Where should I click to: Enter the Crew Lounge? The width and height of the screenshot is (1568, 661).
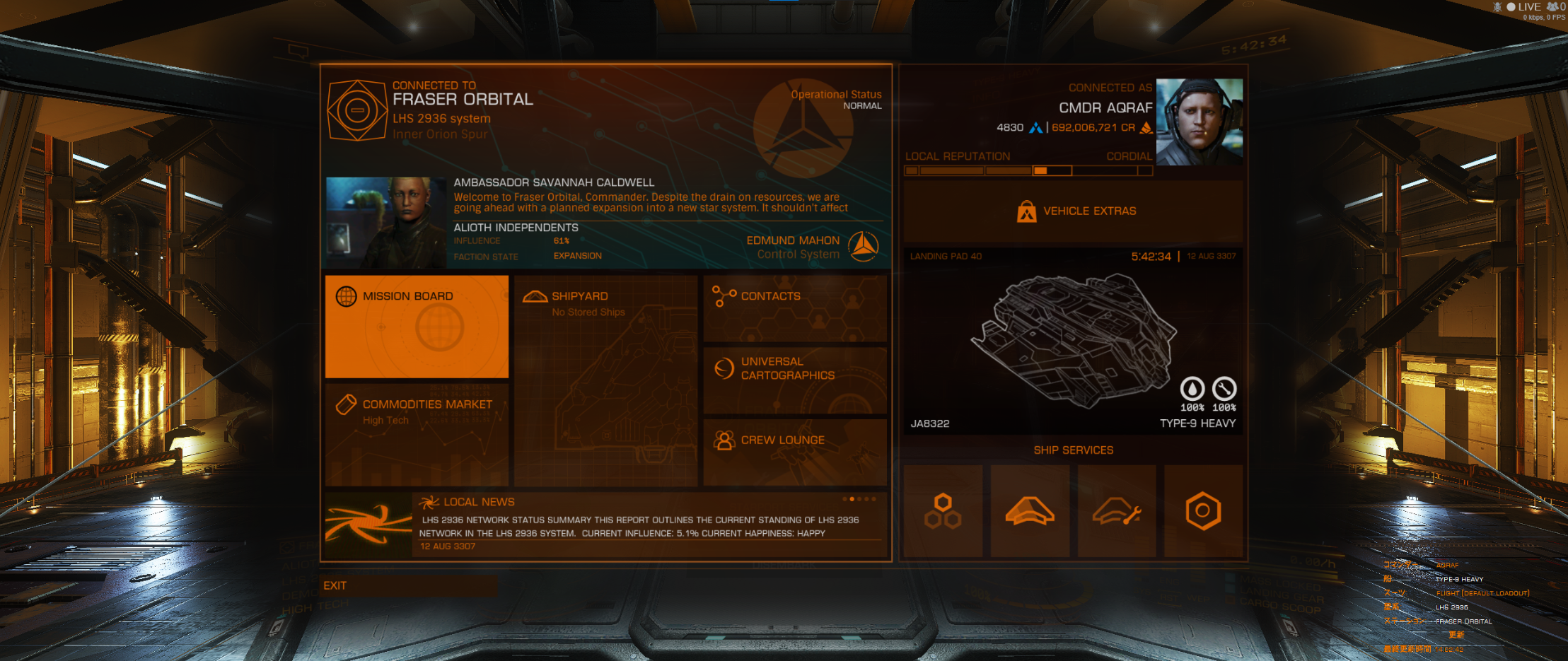(x=795, y=452)
